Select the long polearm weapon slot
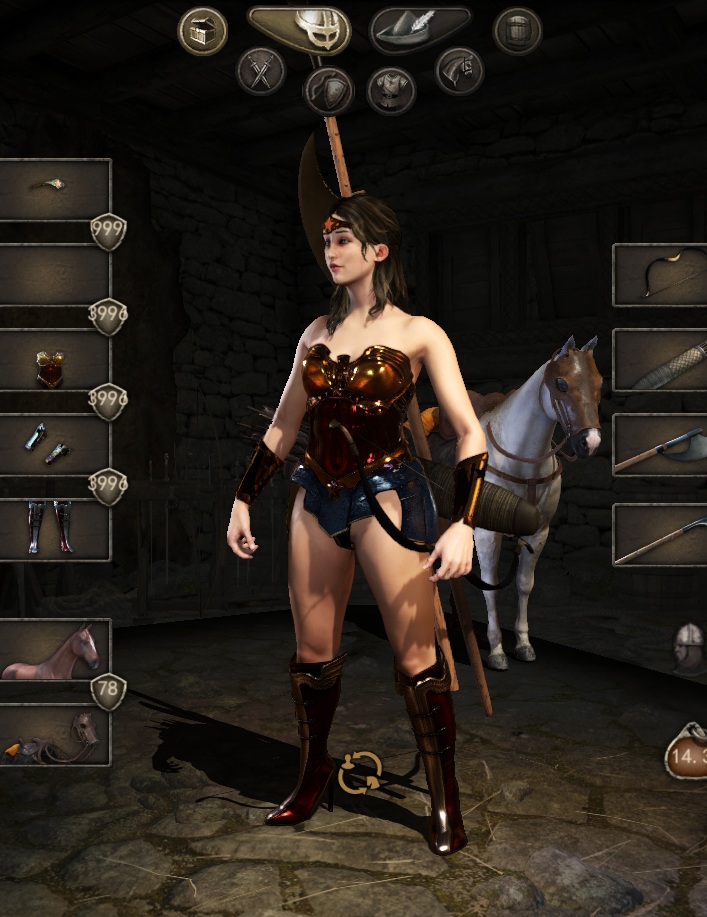This screenshot has width=707, height=917. click(659, 535)
